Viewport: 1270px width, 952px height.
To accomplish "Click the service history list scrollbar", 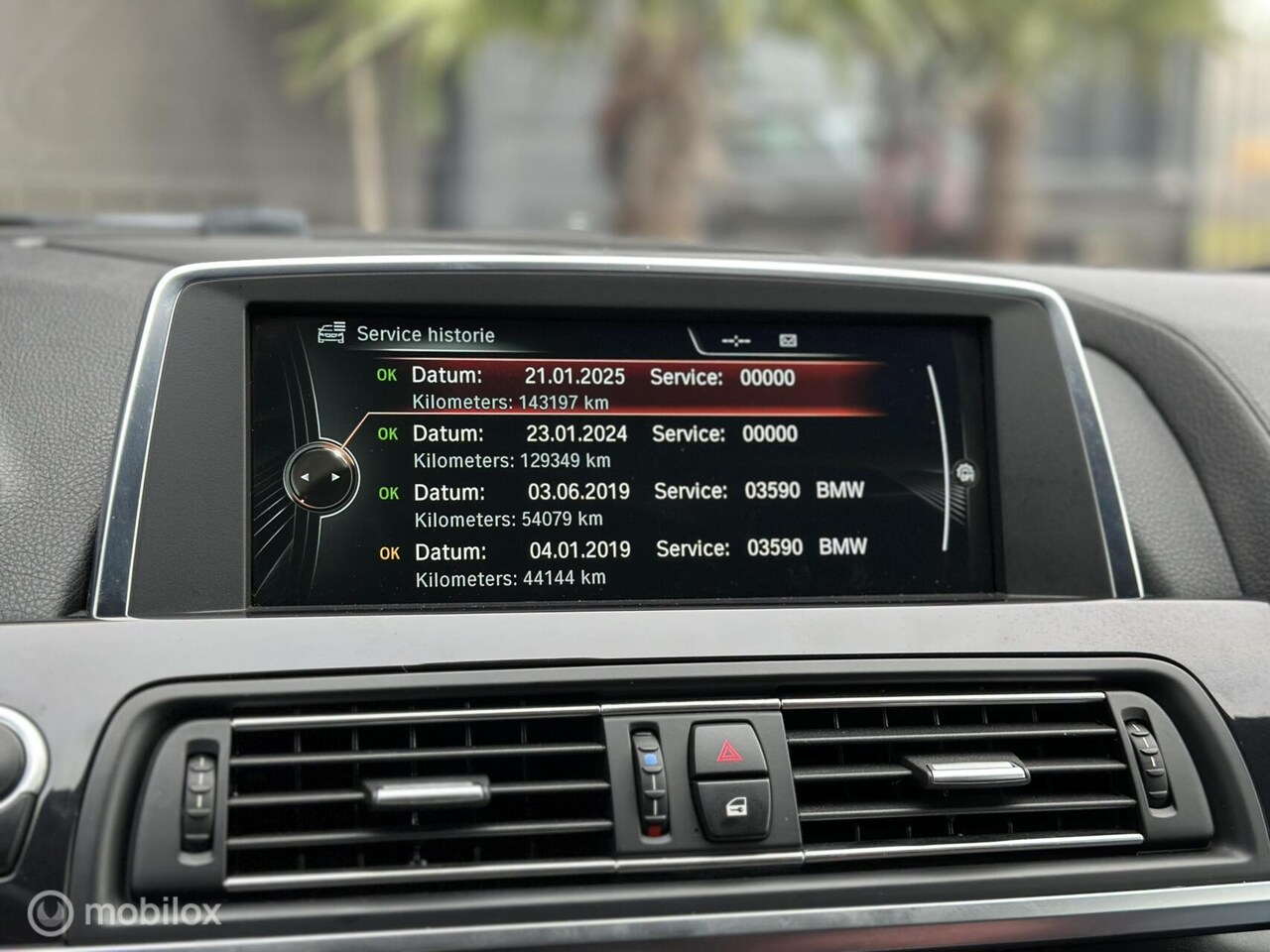I will coord(939,456).
